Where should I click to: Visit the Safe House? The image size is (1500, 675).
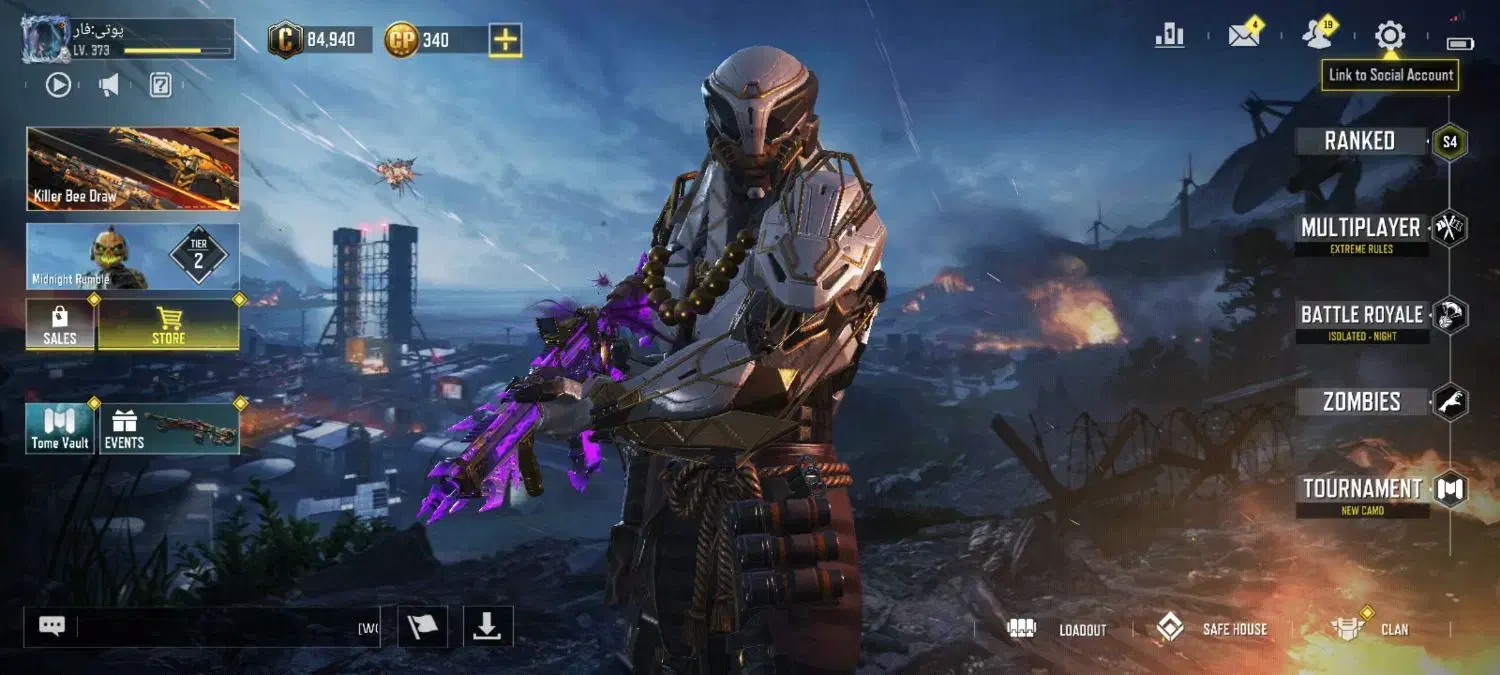point(1212,629)
